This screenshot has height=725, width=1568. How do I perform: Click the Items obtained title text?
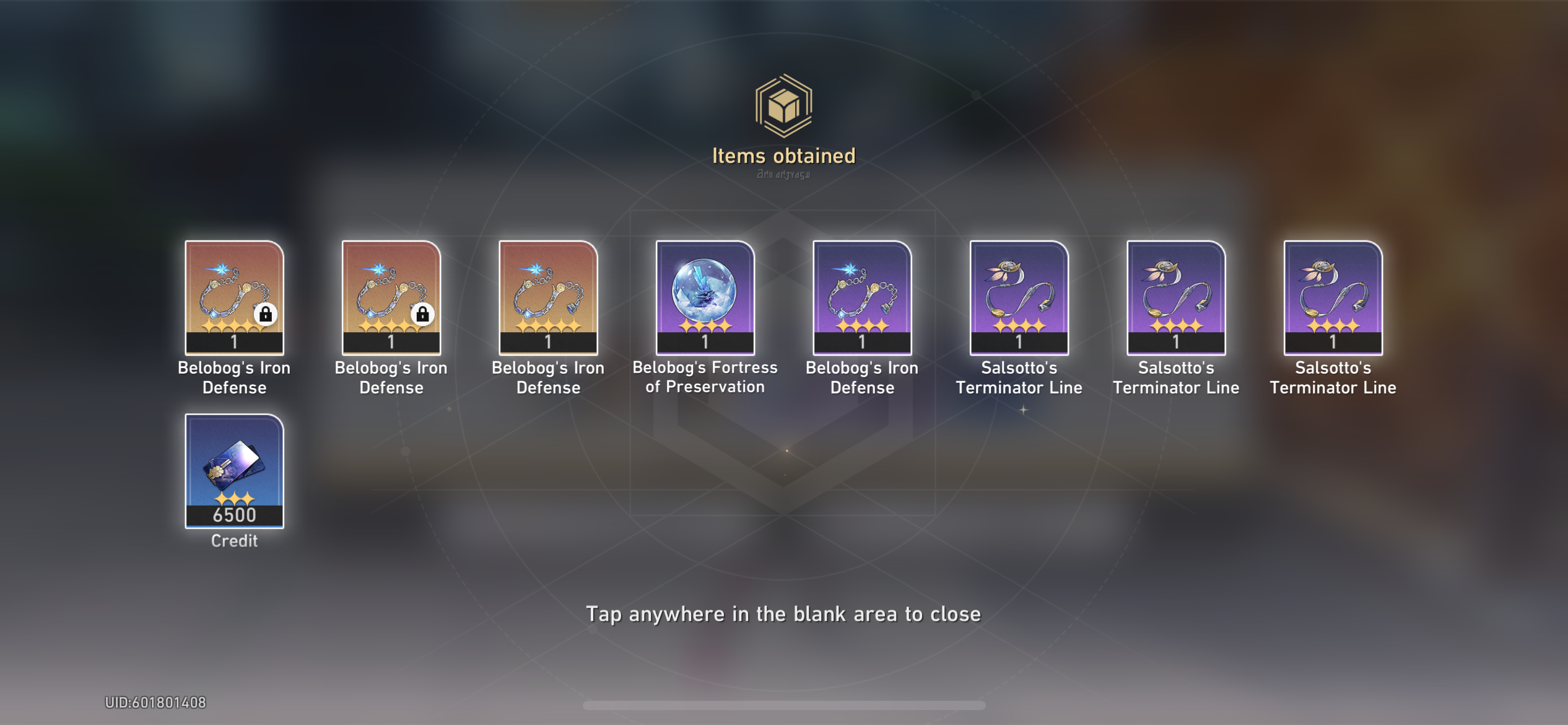point(784,156)
